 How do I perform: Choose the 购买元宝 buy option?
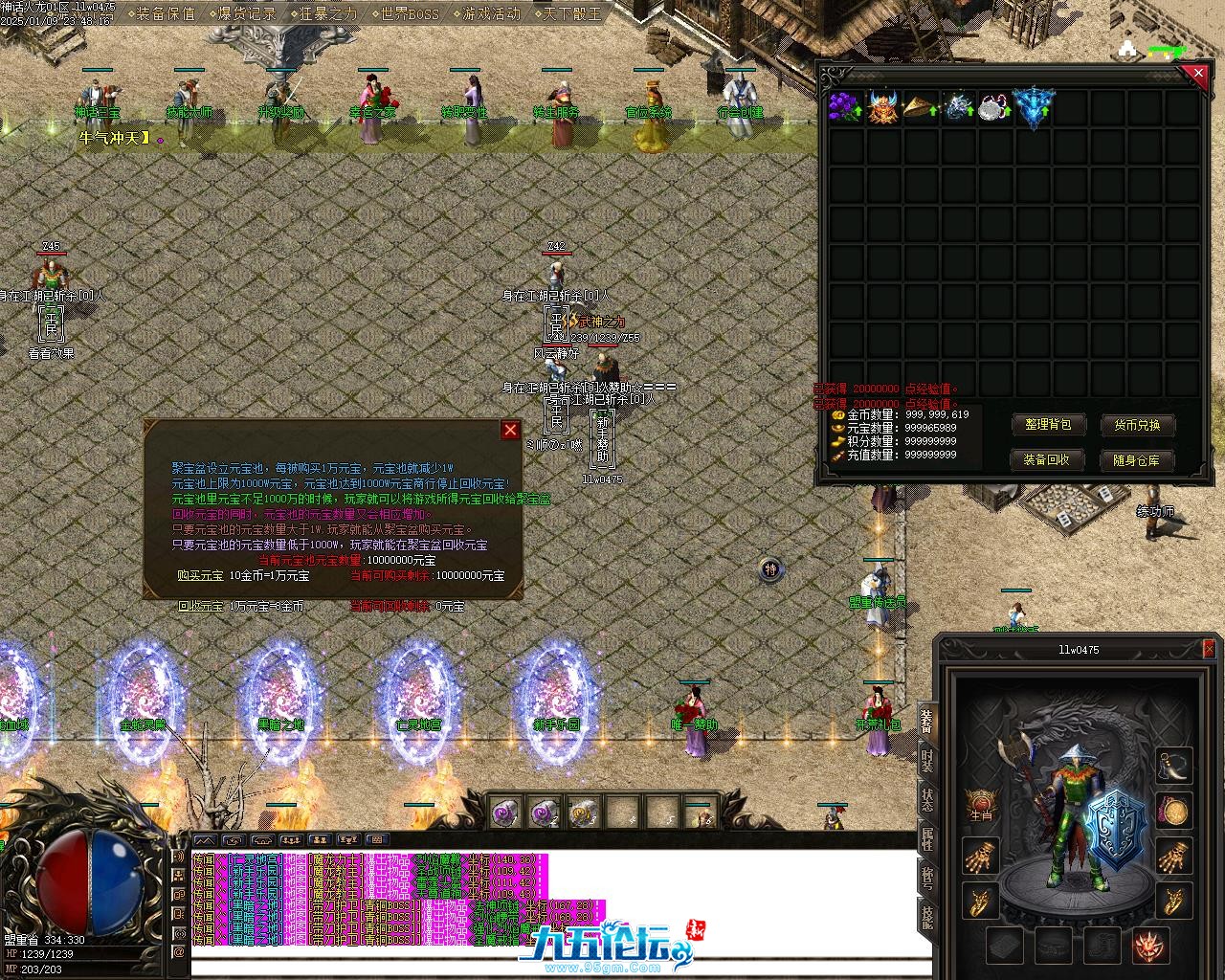200,575
